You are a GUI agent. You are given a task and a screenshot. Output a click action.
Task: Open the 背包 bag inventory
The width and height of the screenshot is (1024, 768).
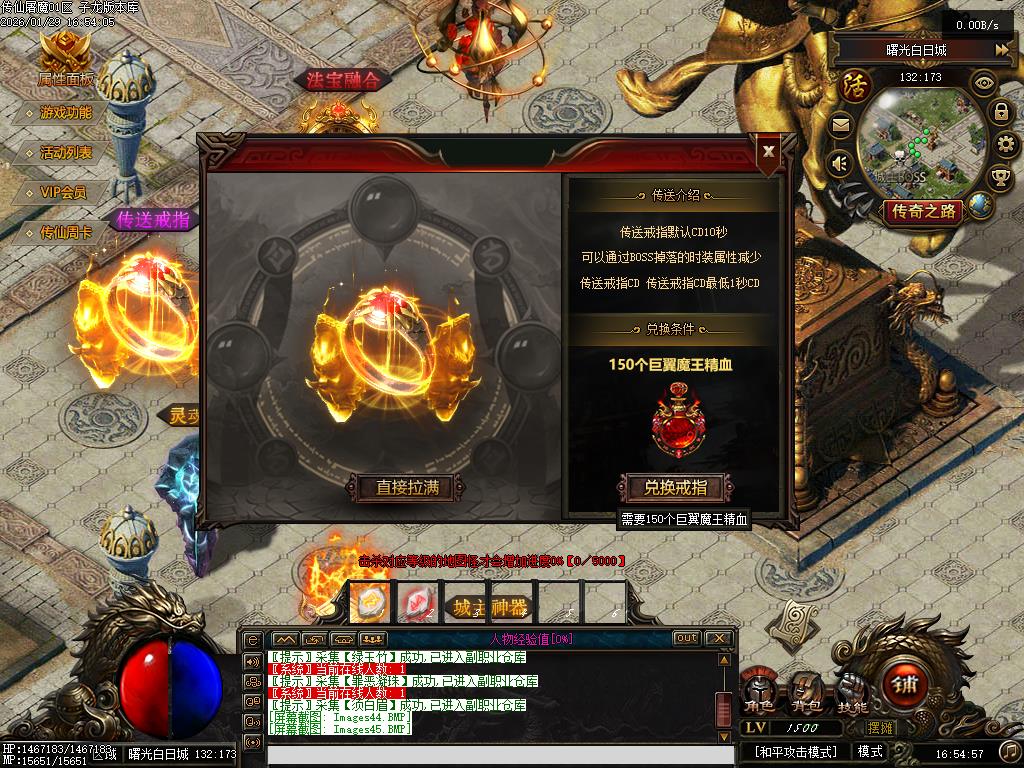point(807,690)
